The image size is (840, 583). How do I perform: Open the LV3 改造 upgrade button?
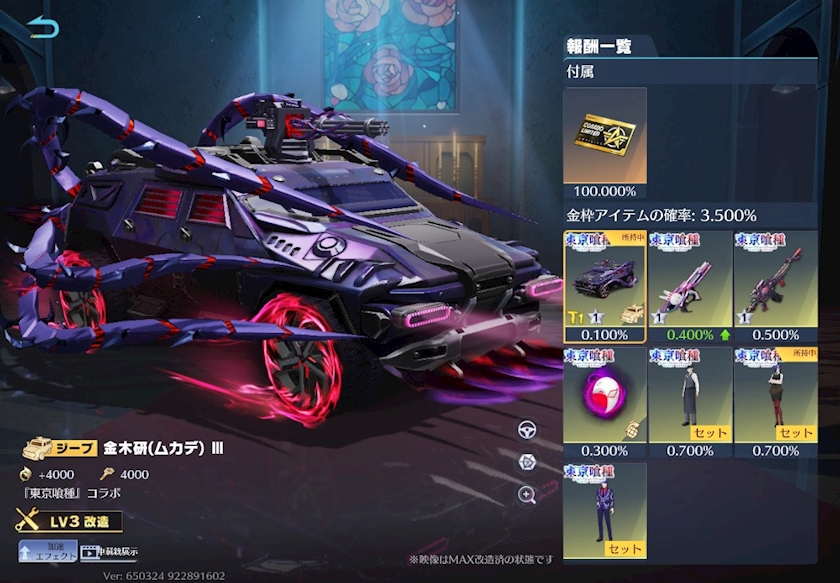click(x=68, y=521)
